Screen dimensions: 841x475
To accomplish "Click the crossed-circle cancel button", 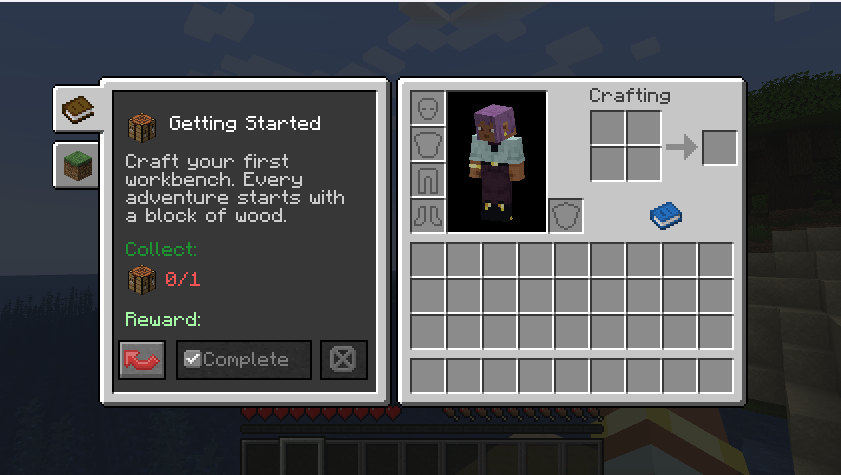I will pyautogui.click(x=343, y=360).
